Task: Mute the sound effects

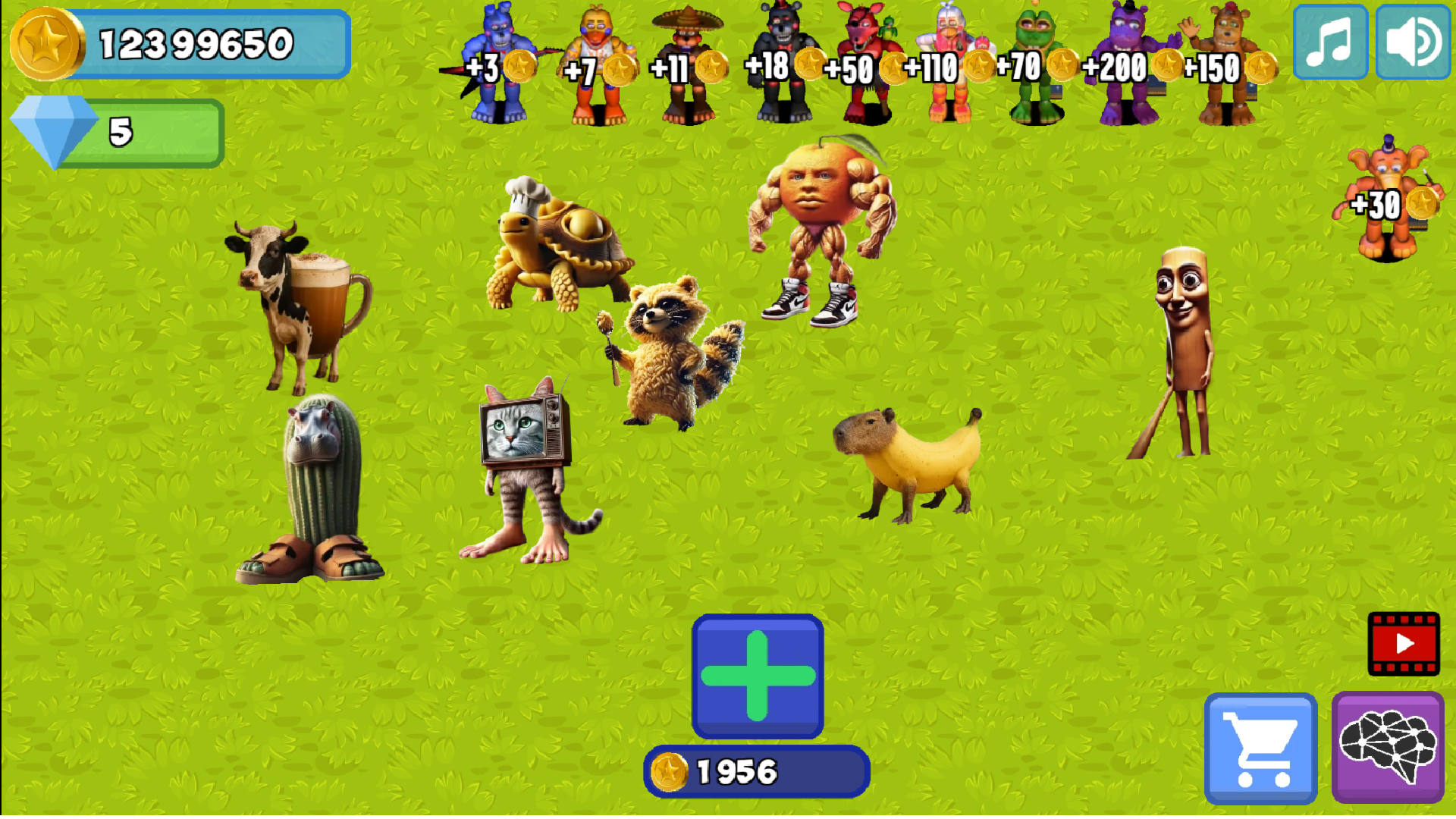Action: pyautogui.click(x=1412, y=42)
